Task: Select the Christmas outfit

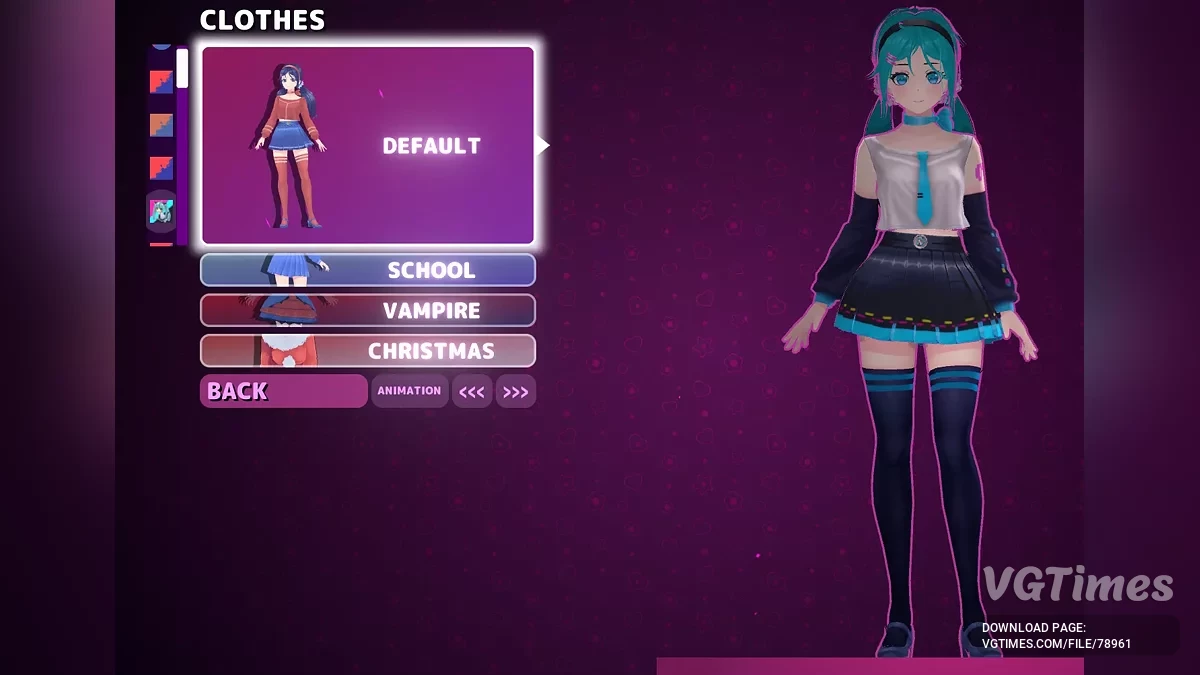Action: click(x=368, y=351)
